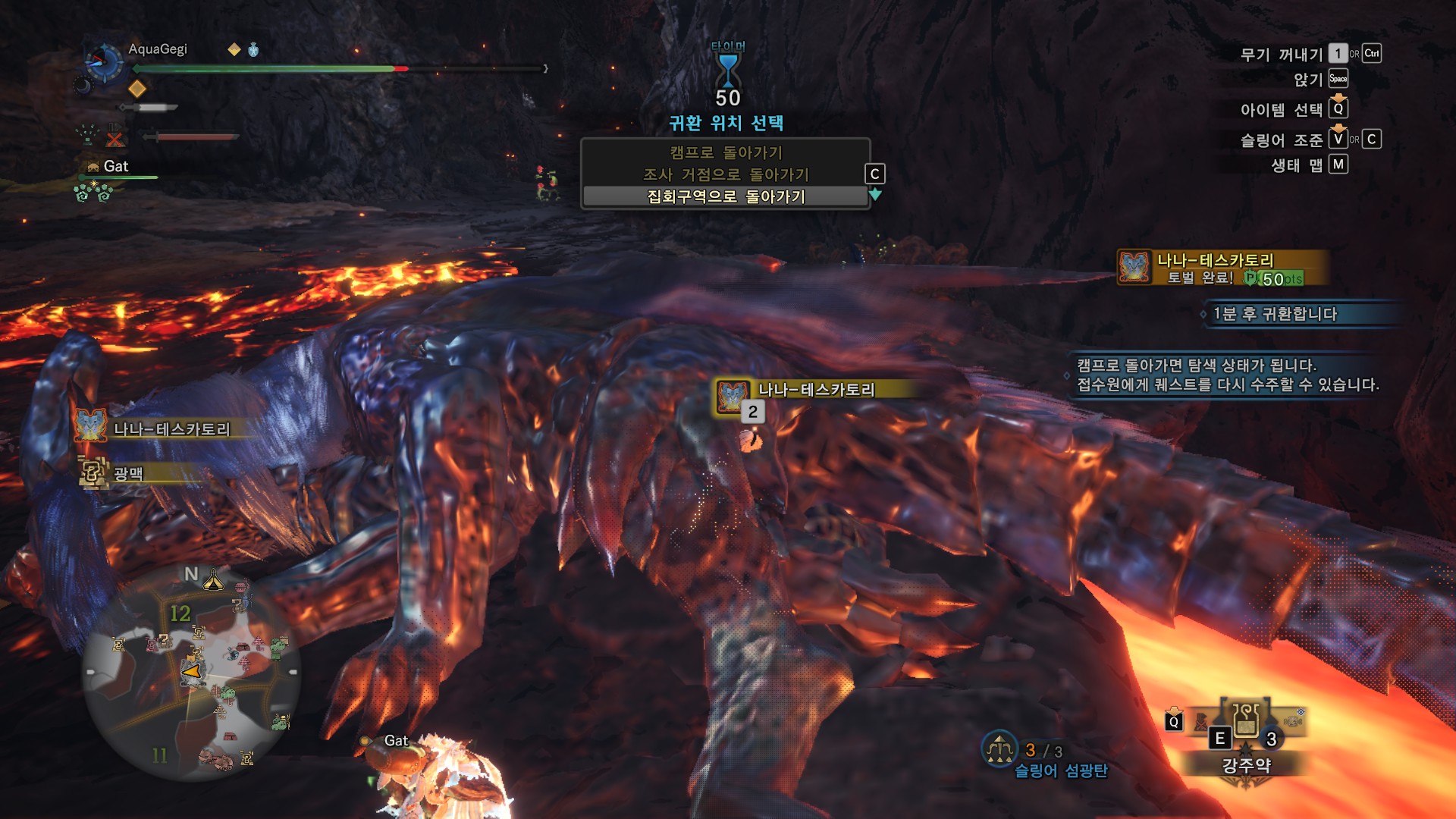Click the AquaGegi player name plate
Screen dimensions: 1456x819
[x=158, y=49]
